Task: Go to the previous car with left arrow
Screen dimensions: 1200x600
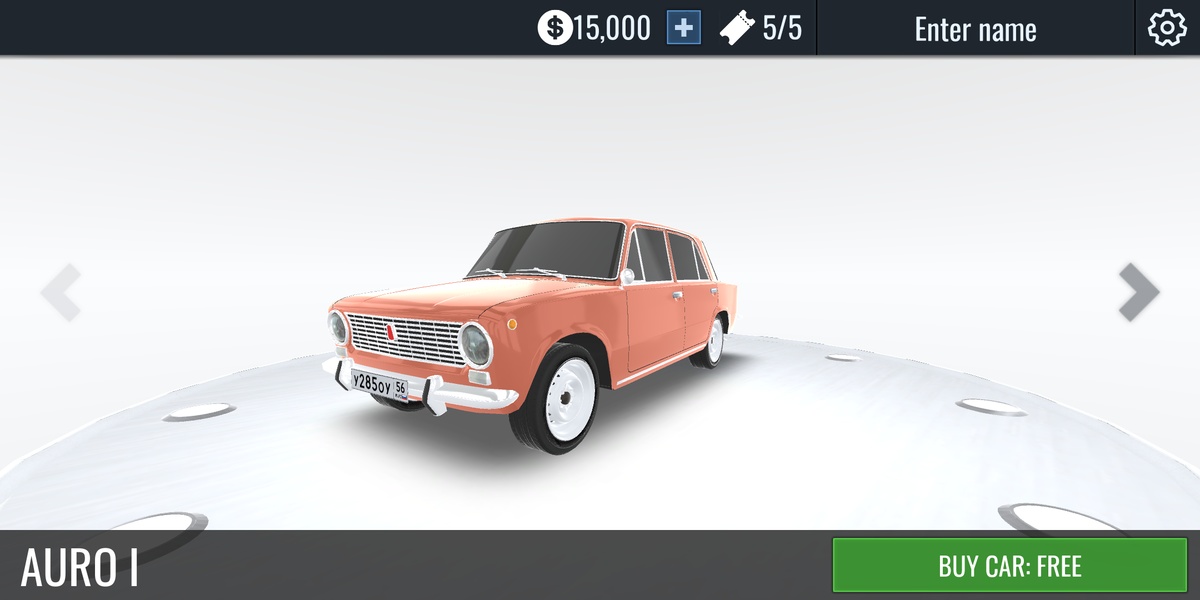Action: (x=61, y=292)
